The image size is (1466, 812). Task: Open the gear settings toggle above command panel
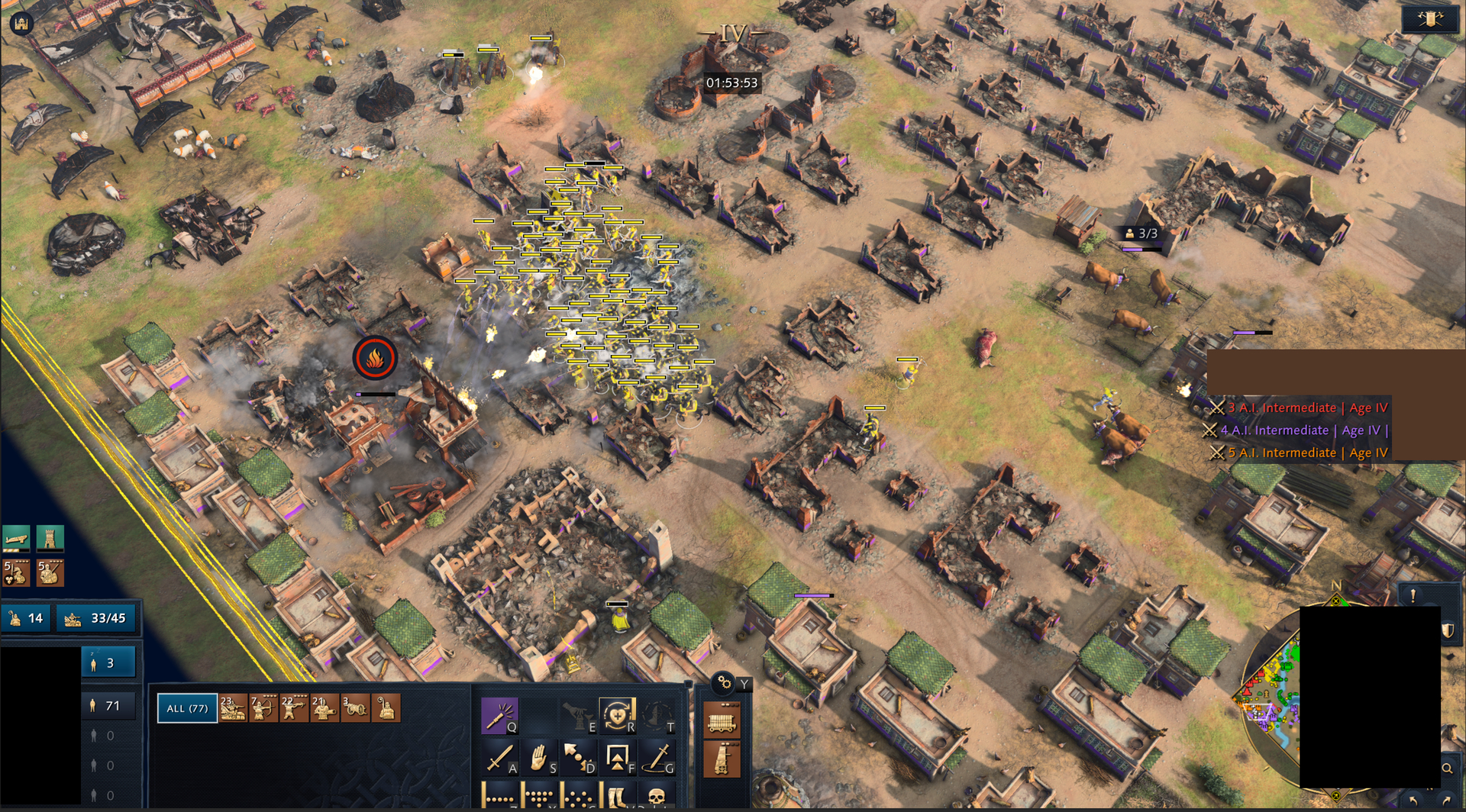[x=723, y=683]
